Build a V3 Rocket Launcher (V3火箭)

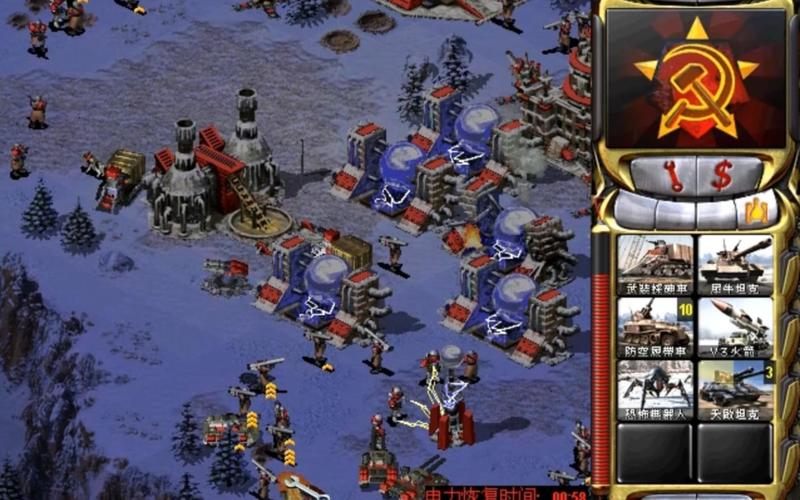[735, 325]
